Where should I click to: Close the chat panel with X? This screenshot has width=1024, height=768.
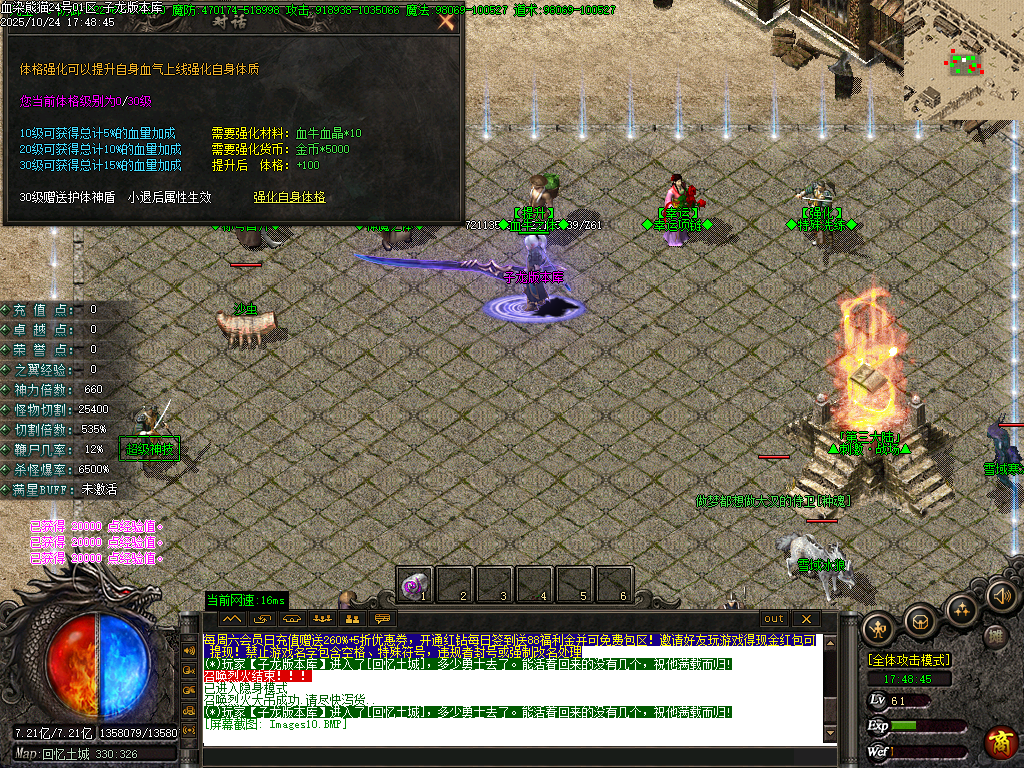pyautogui.click(x=806, y=619)
